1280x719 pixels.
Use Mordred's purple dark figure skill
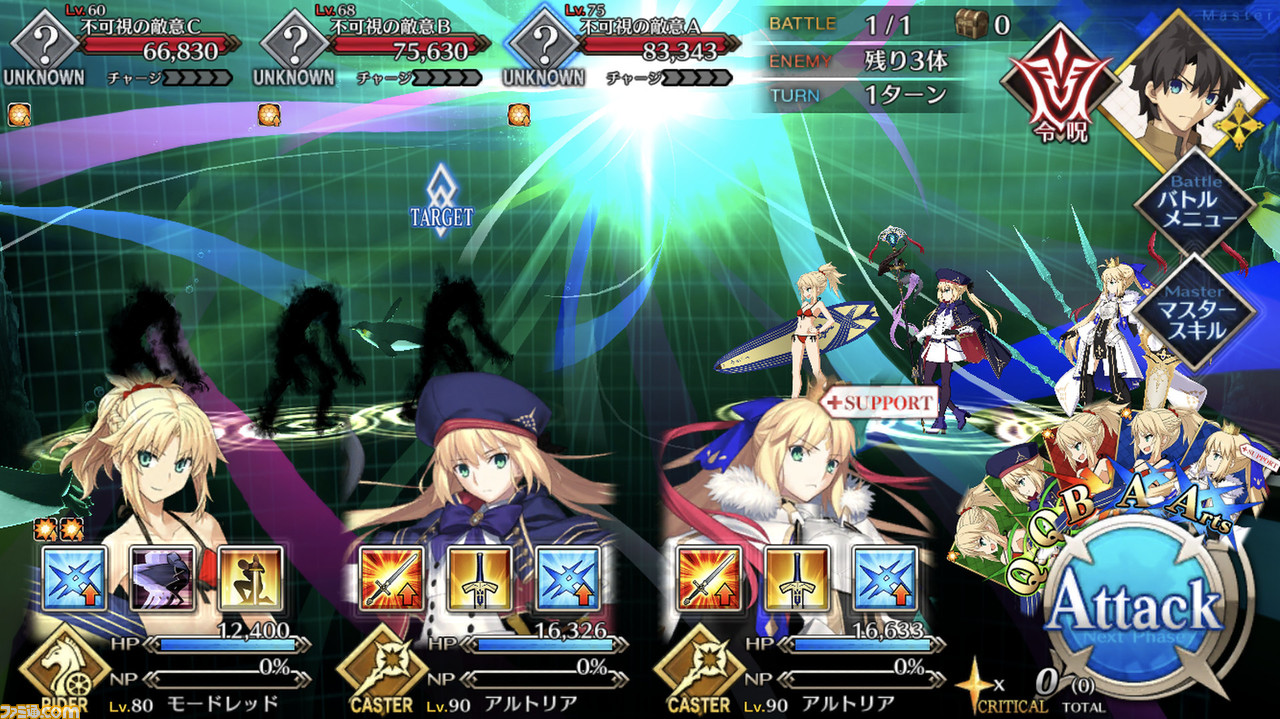[163, 578]
